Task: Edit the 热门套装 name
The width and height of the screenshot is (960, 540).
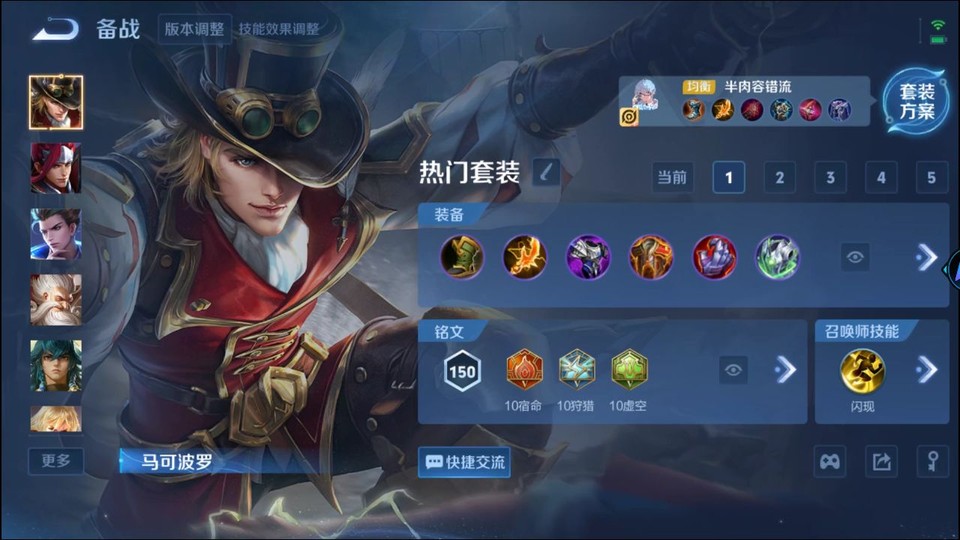Action: 546,173
